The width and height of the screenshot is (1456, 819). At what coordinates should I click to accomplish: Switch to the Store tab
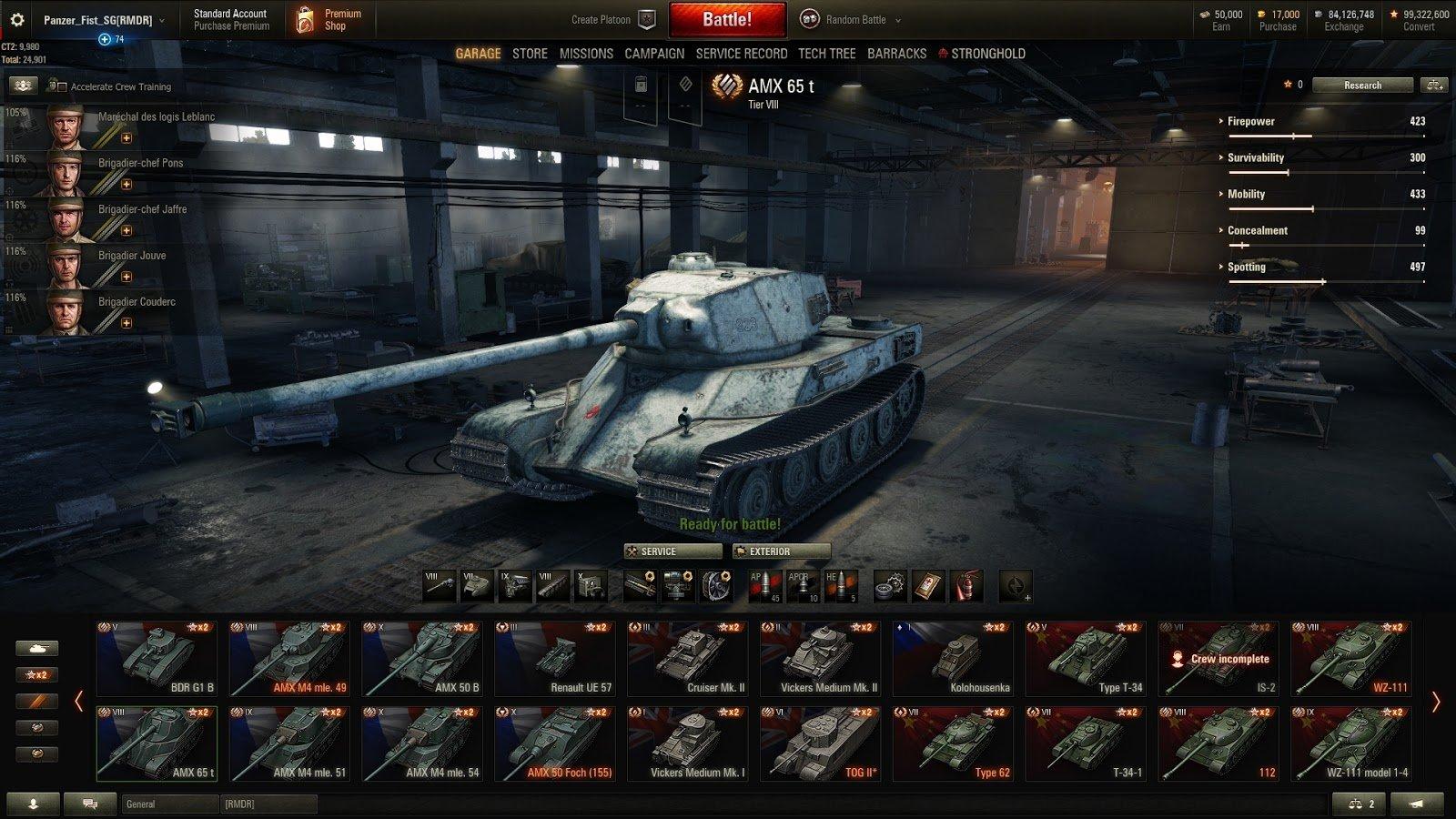pos(530,54)
